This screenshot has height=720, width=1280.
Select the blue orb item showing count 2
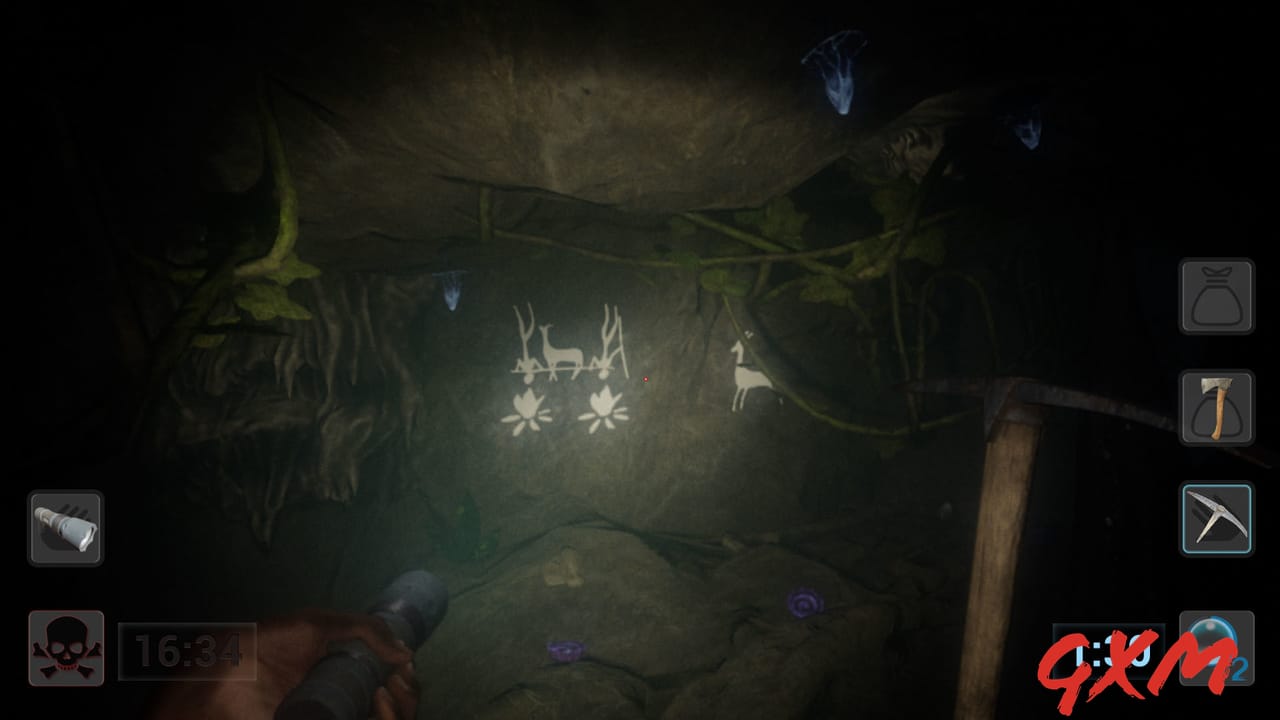click(1216, 646)
